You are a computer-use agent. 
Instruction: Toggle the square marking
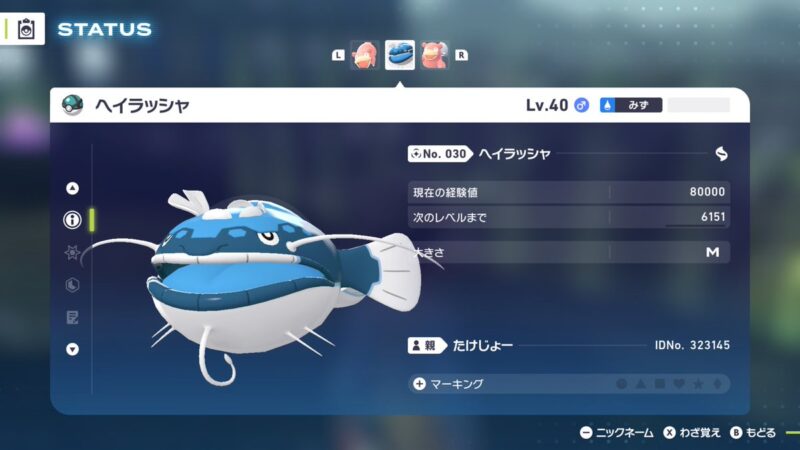[x=660, y=384]
